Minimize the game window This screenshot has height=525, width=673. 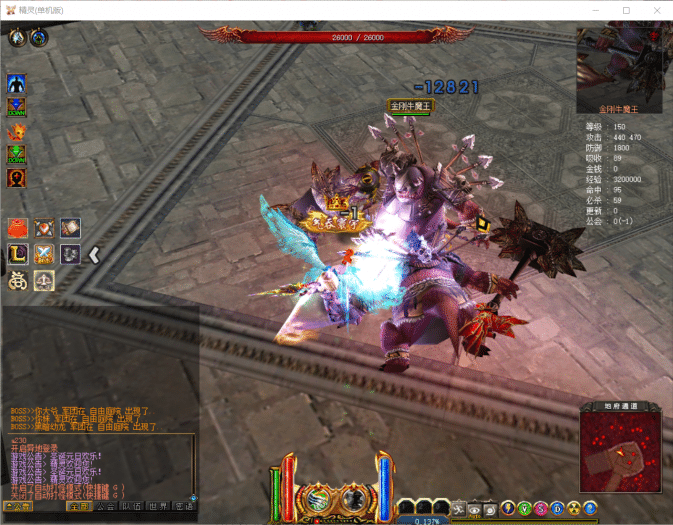tap(598, 10)
